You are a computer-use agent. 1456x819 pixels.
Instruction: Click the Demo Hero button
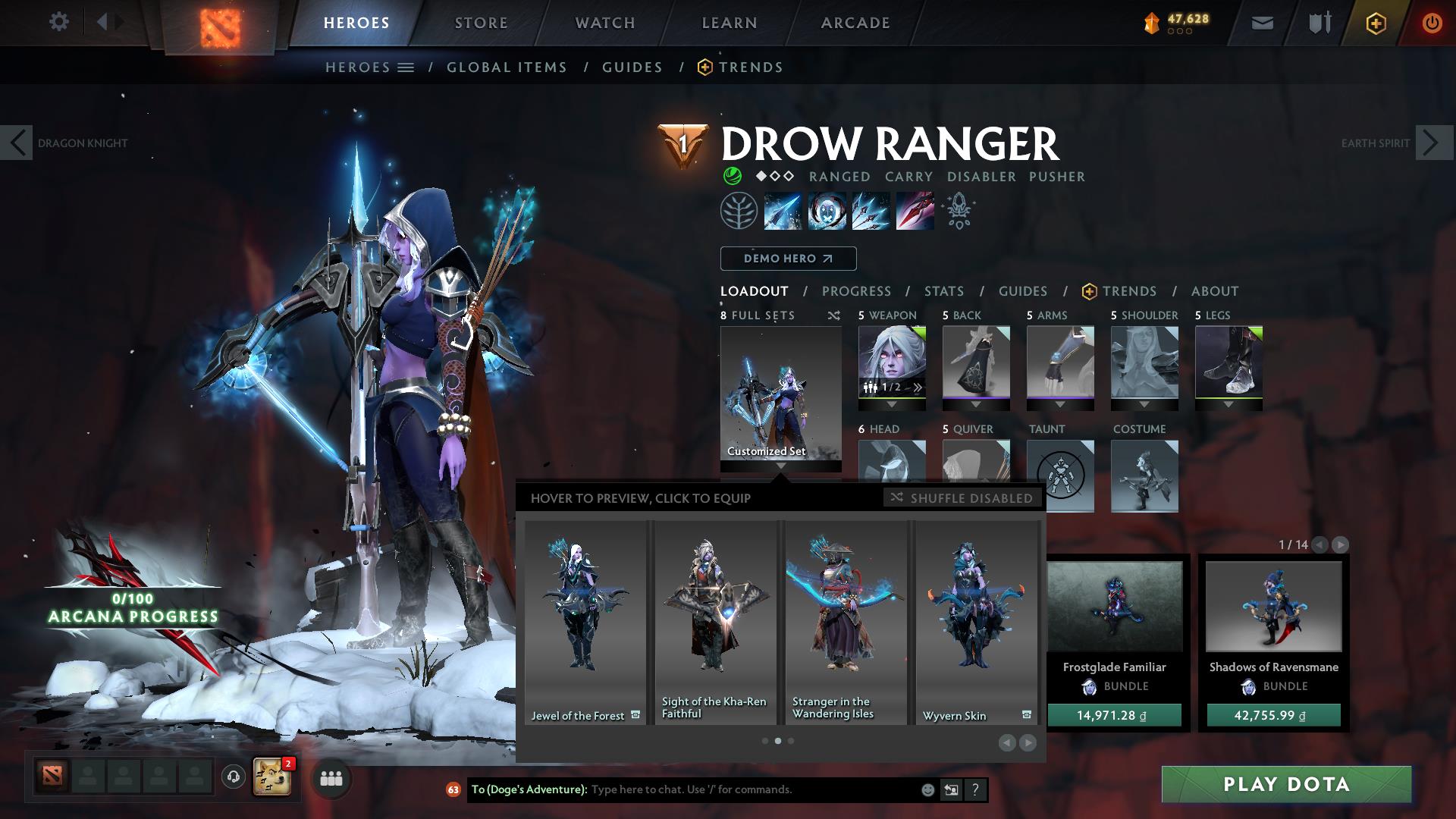[788, 258]
